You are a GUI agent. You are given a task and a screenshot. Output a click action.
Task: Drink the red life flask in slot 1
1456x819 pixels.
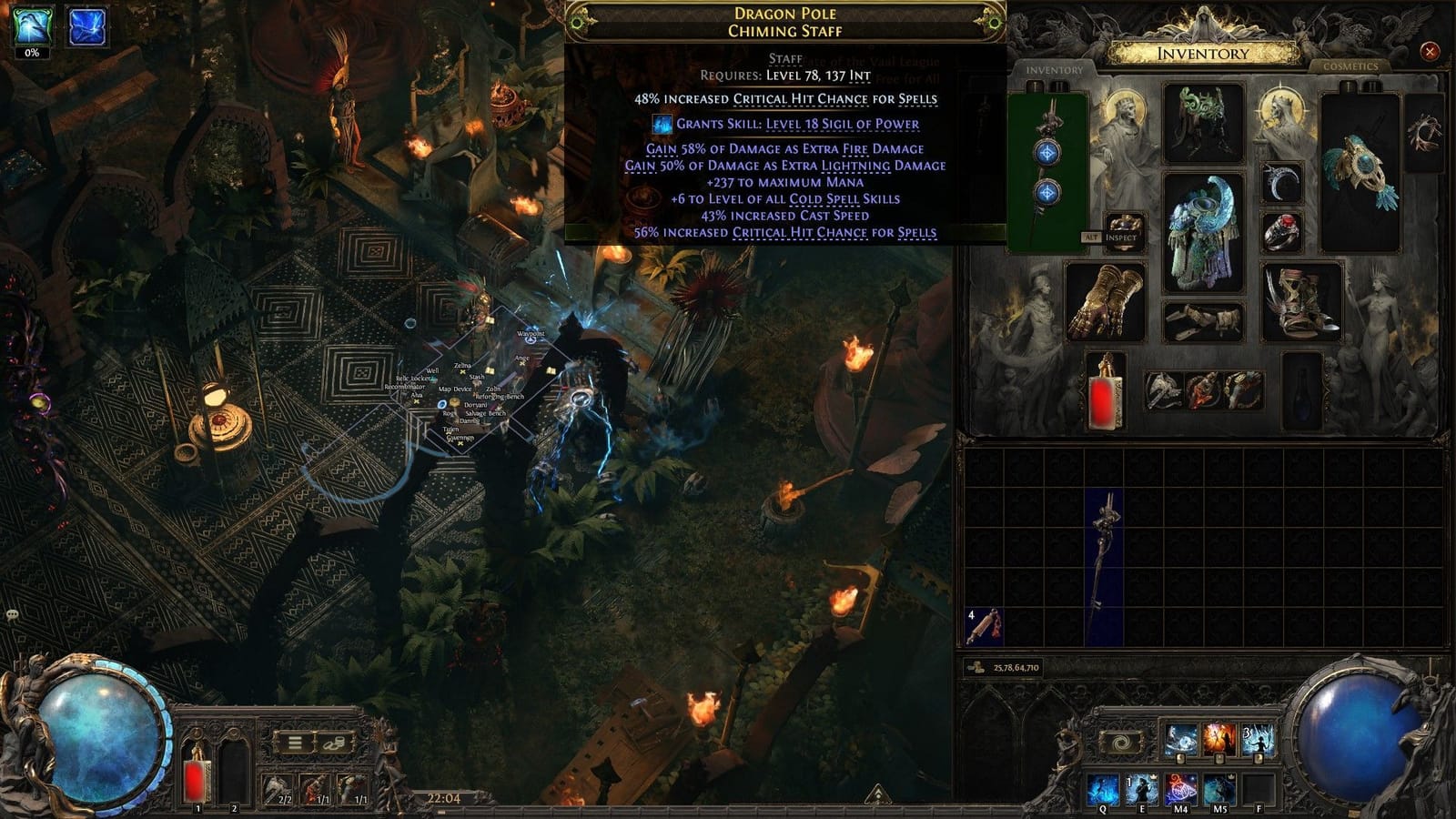[x=197, y=778]
